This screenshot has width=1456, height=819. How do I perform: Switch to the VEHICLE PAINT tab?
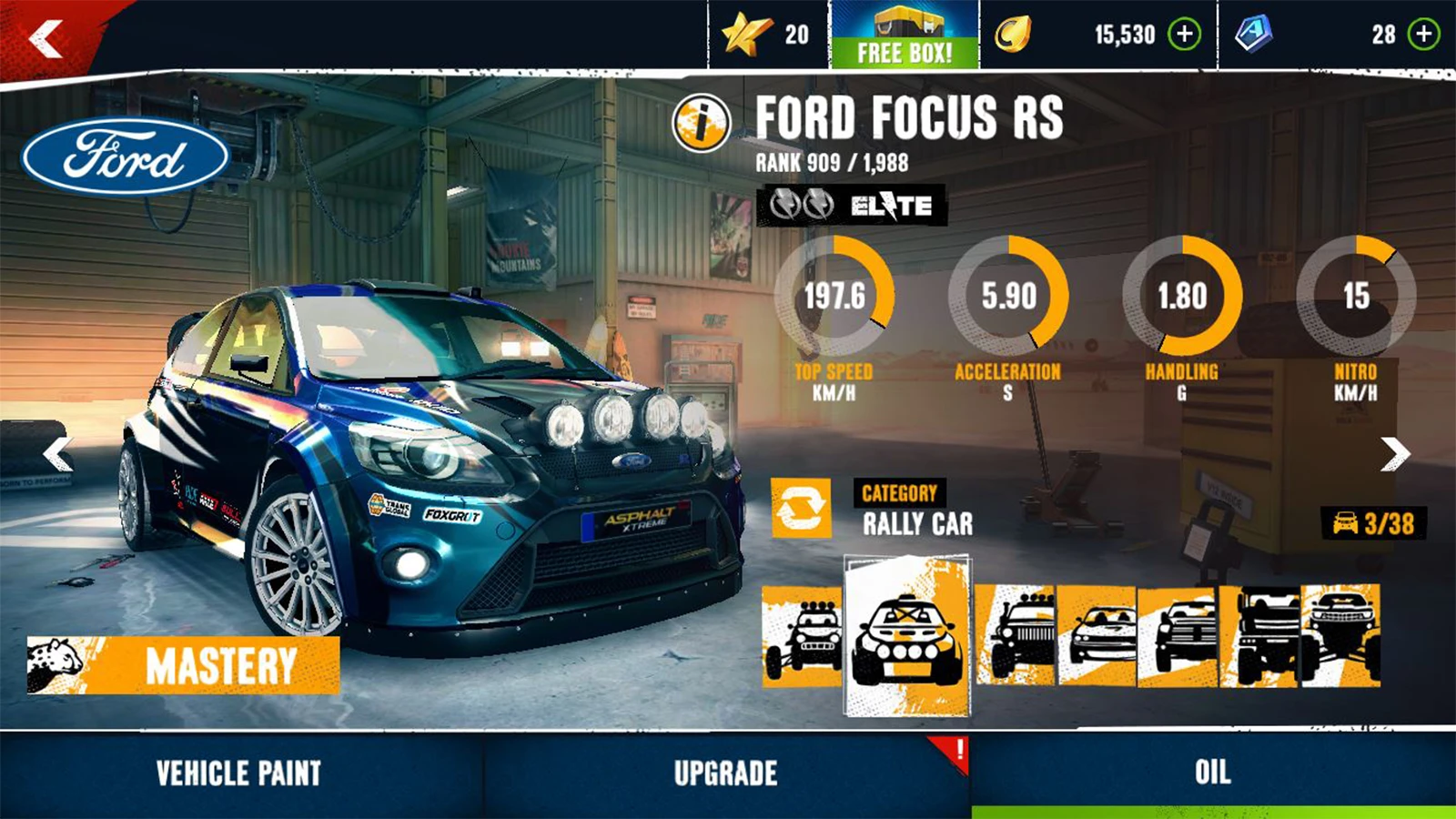point(237,774)
